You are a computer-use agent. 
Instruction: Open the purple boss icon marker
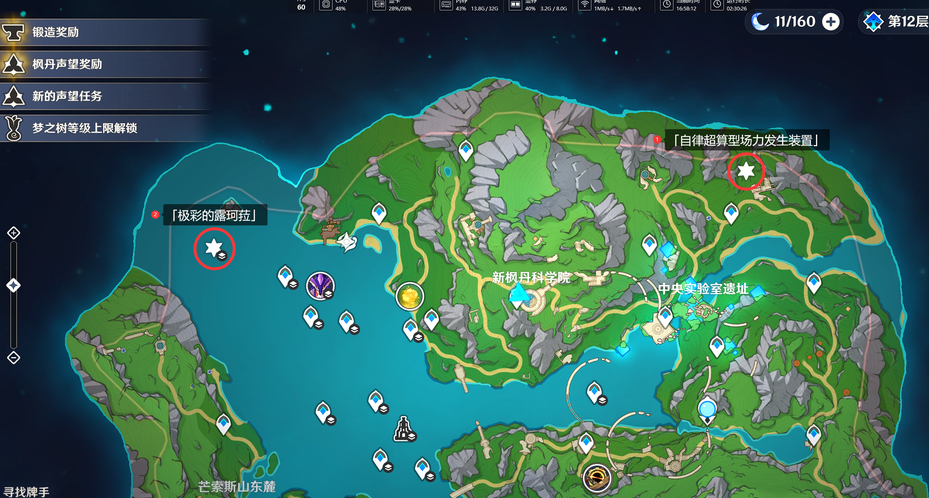tap(320, 286)
